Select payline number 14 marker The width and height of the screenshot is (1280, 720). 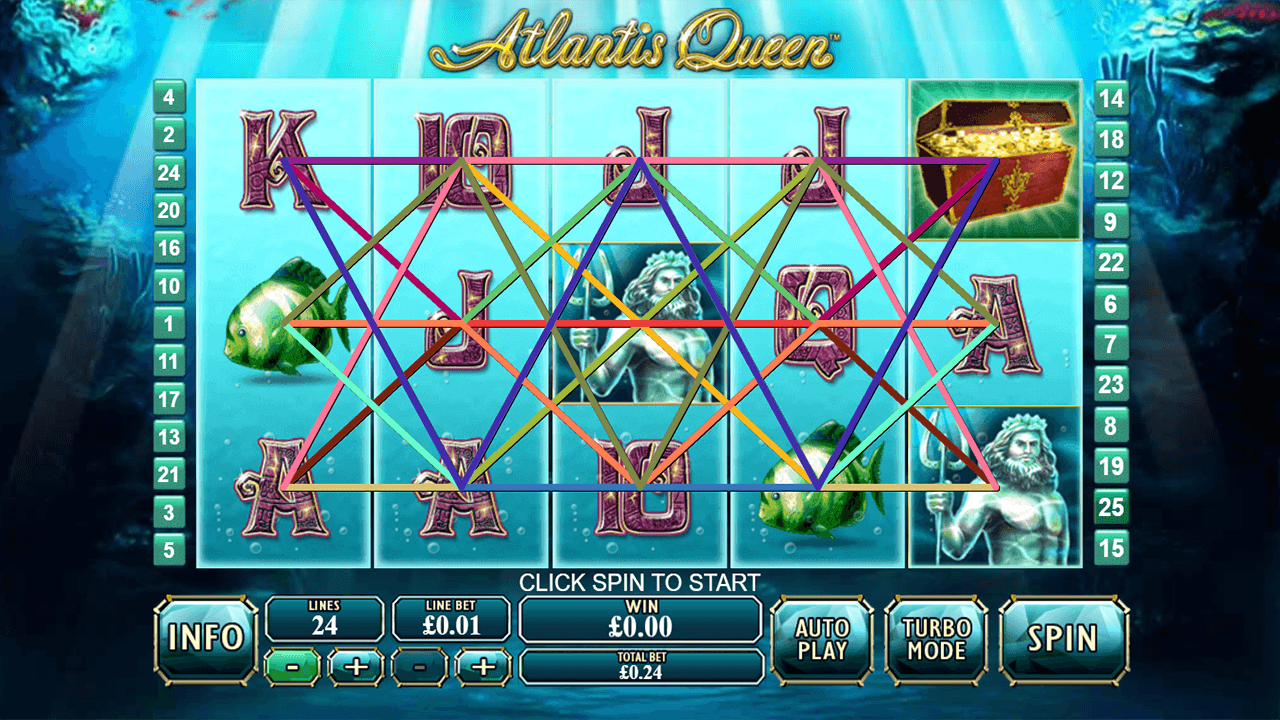pyautogui.click(x=1111, y=98)
